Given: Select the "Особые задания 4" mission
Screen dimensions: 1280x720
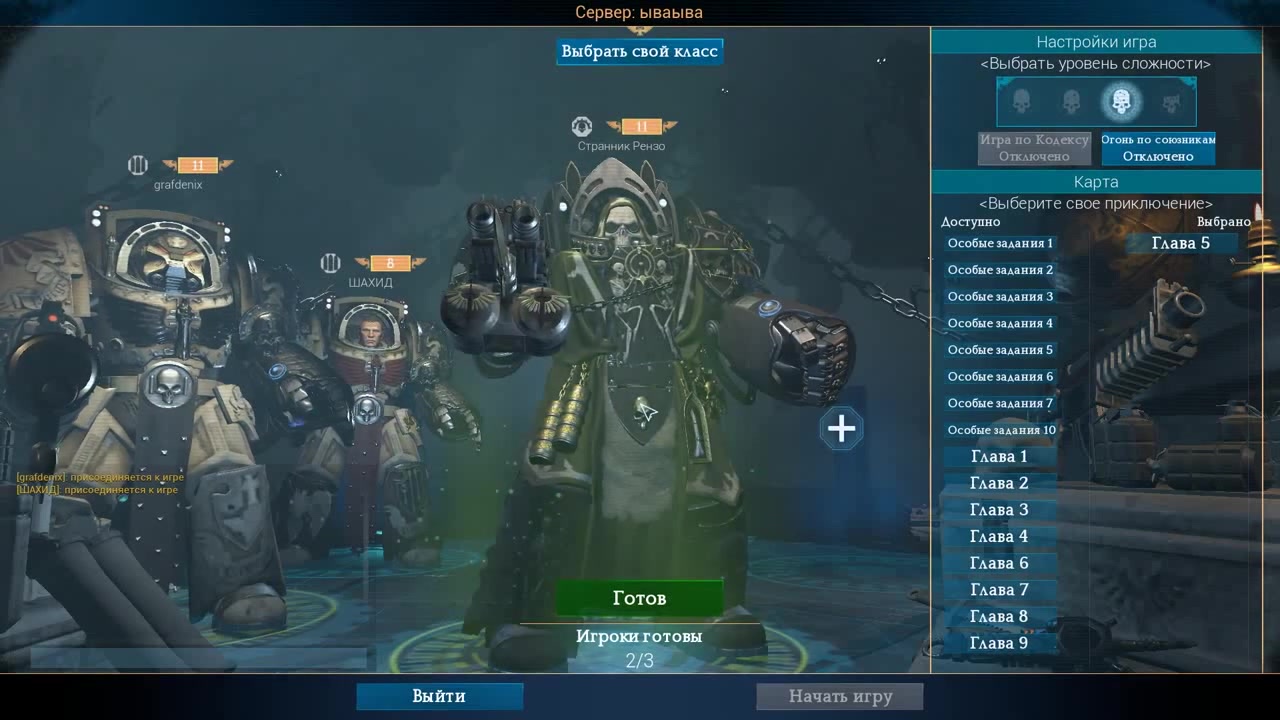Looking at the screenshot, I should tap(1000, 323).
